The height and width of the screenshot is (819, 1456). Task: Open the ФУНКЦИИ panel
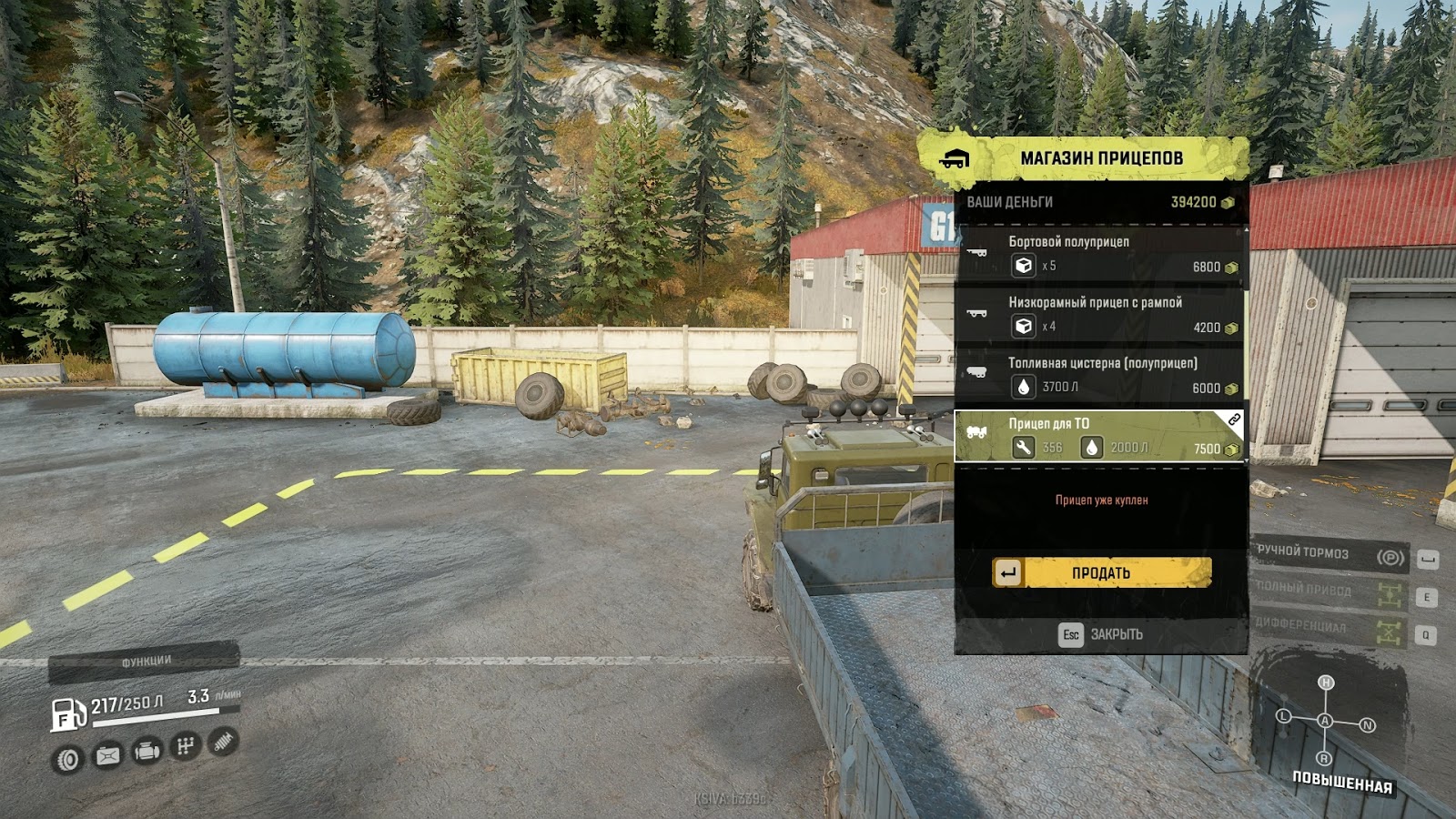coord(145,661)
